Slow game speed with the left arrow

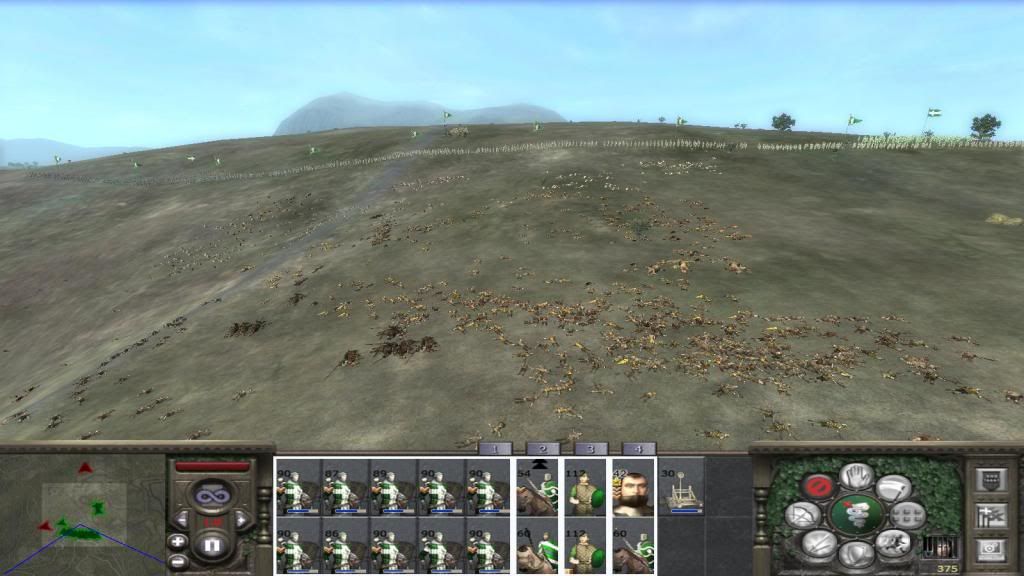(x=183, y=520)
